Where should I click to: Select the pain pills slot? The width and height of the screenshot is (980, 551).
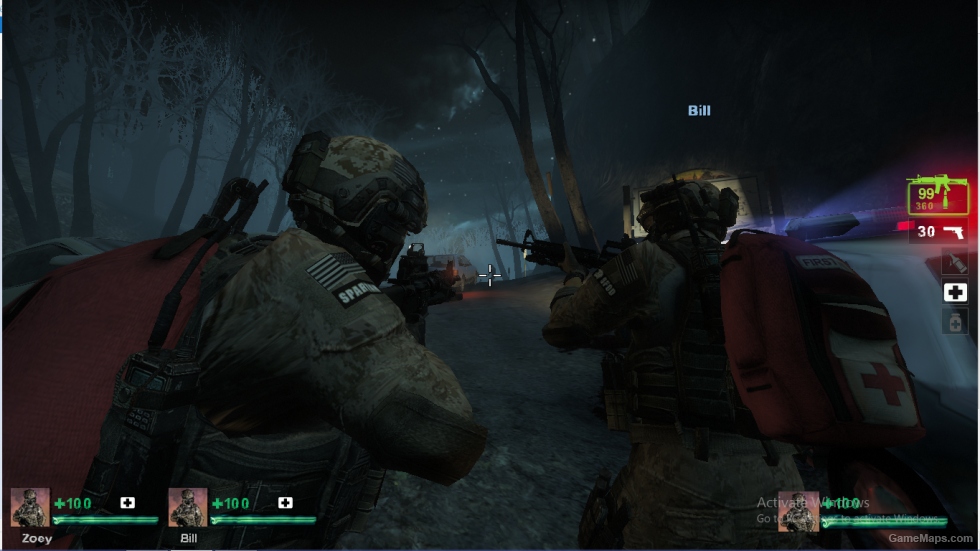(956, 321)
